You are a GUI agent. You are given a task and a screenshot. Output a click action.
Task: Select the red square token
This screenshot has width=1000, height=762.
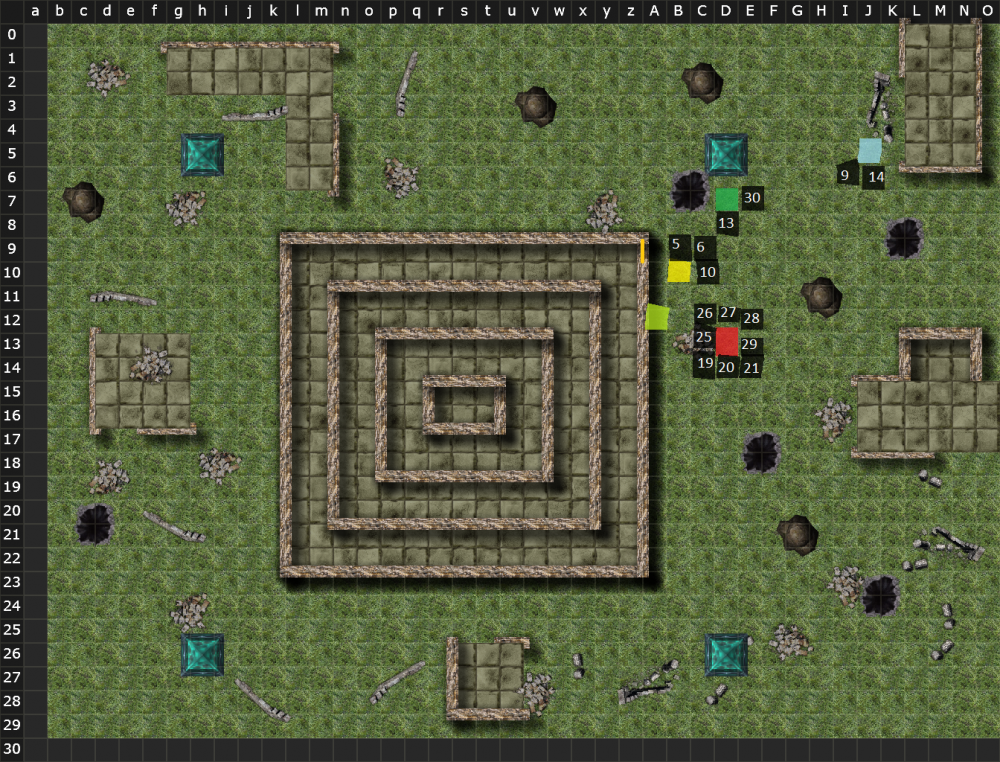727,341
